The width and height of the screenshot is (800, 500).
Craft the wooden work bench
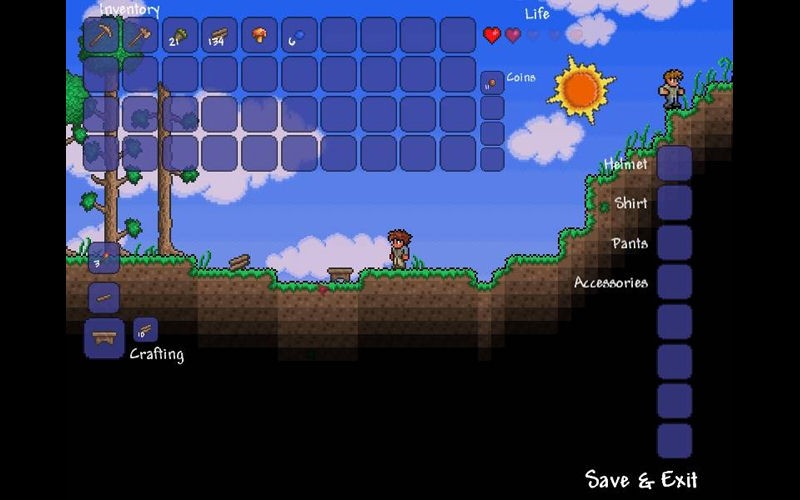tap(104, 338)
